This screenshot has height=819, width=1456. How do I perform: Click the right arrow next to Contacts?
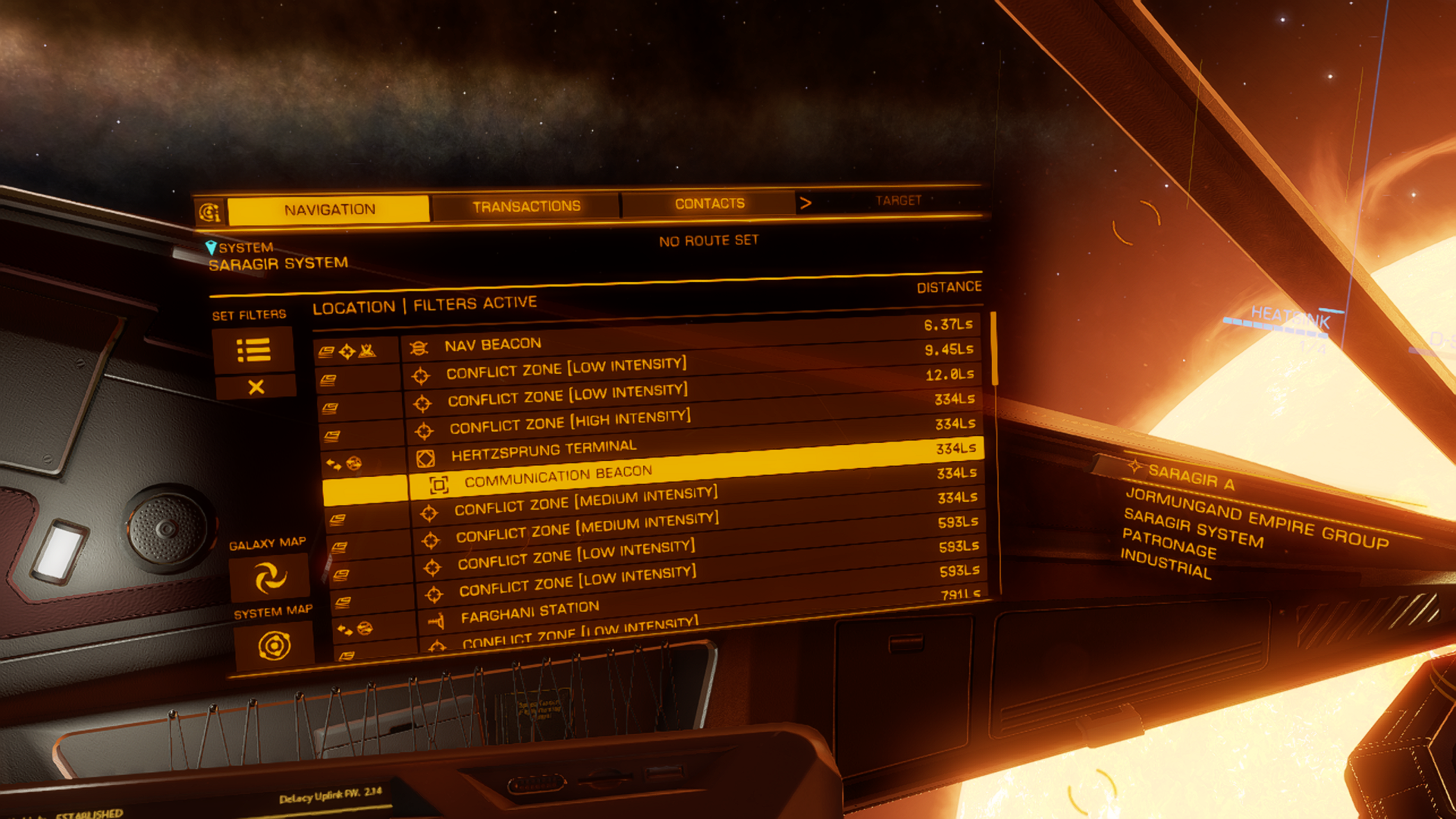805,202
